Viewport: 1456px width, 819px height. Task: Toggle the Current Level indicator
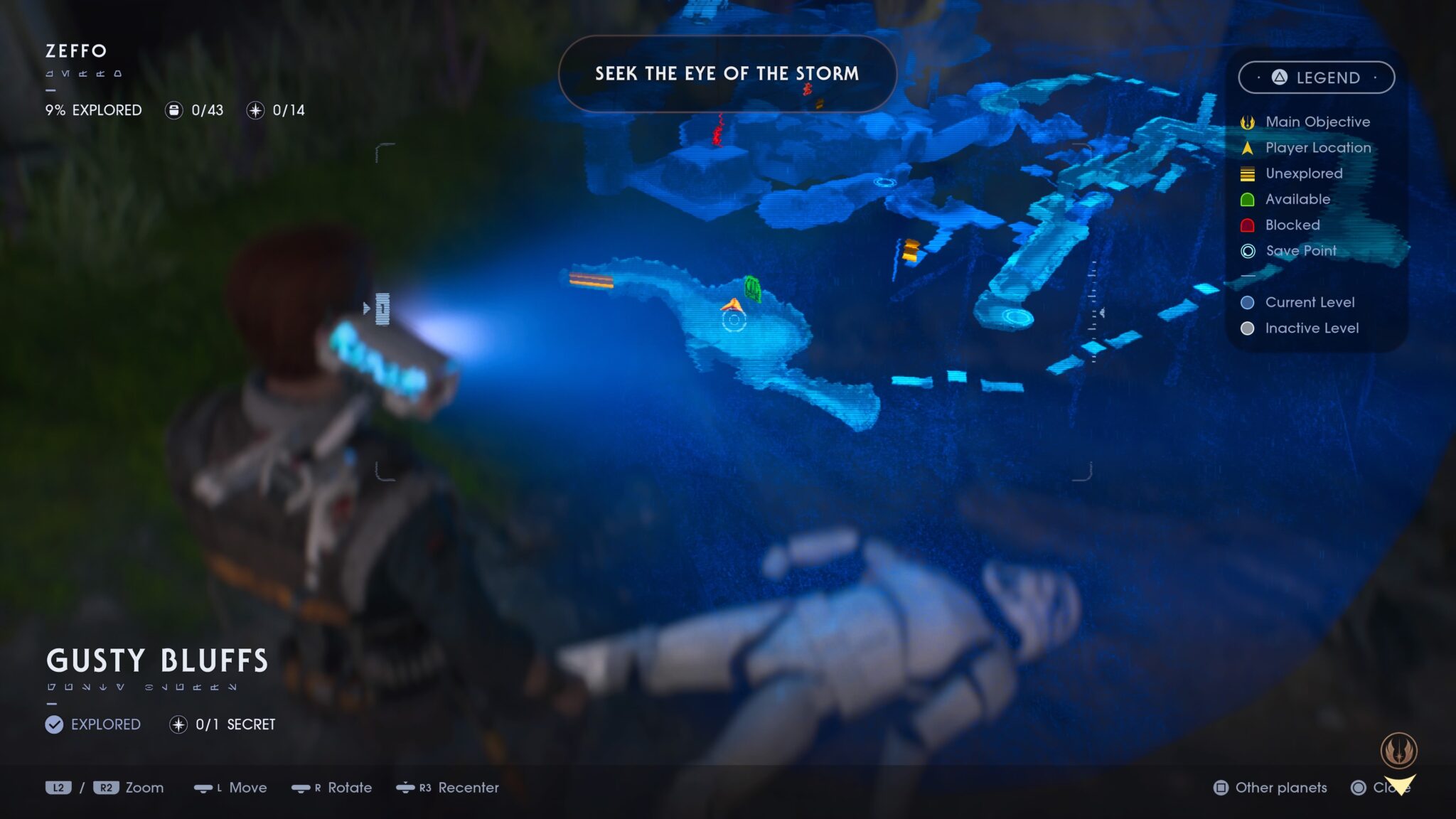click(1247, 302)
